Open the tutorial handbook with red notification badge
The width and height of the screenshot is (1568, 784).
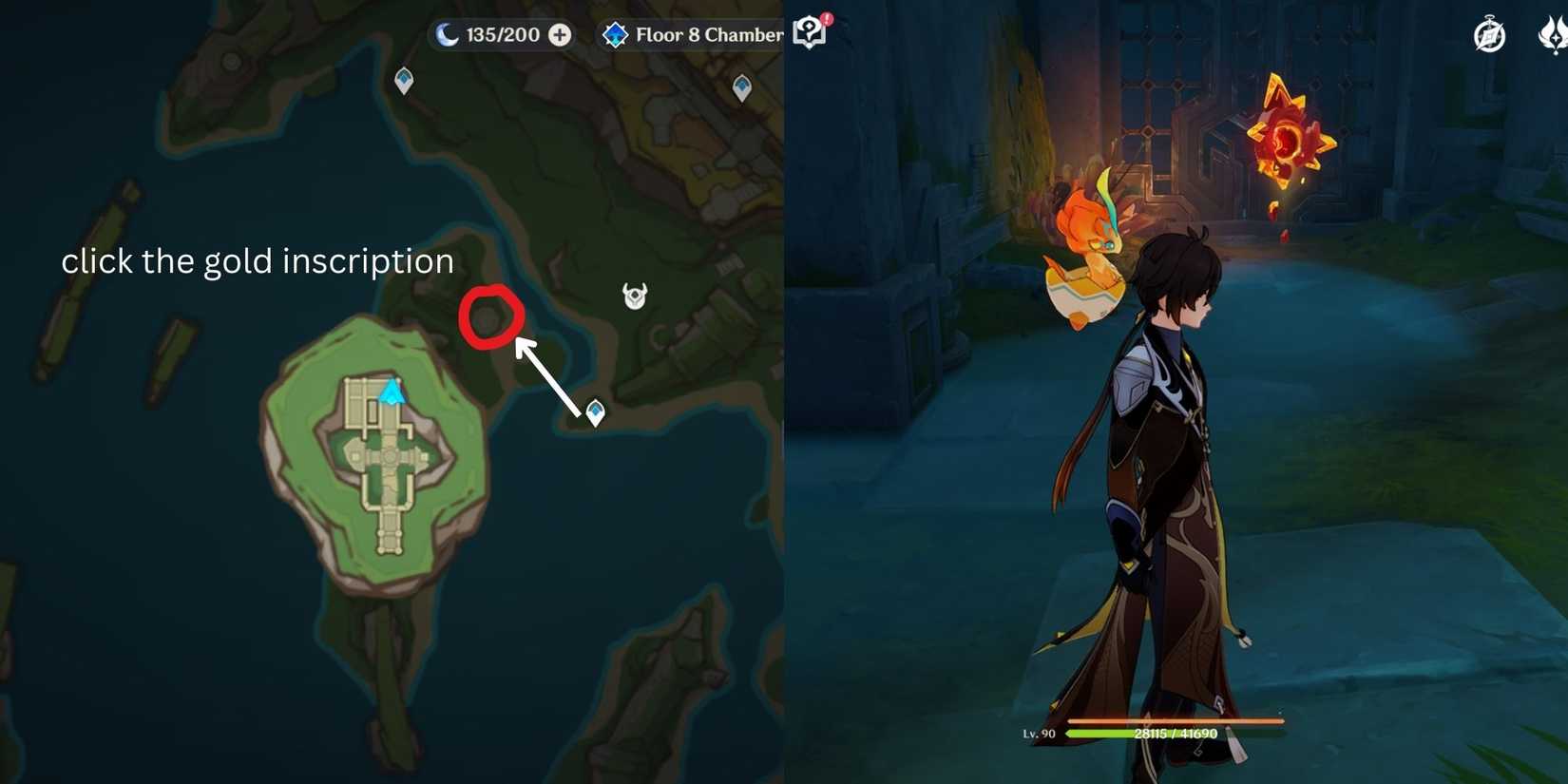click(809, 31)
